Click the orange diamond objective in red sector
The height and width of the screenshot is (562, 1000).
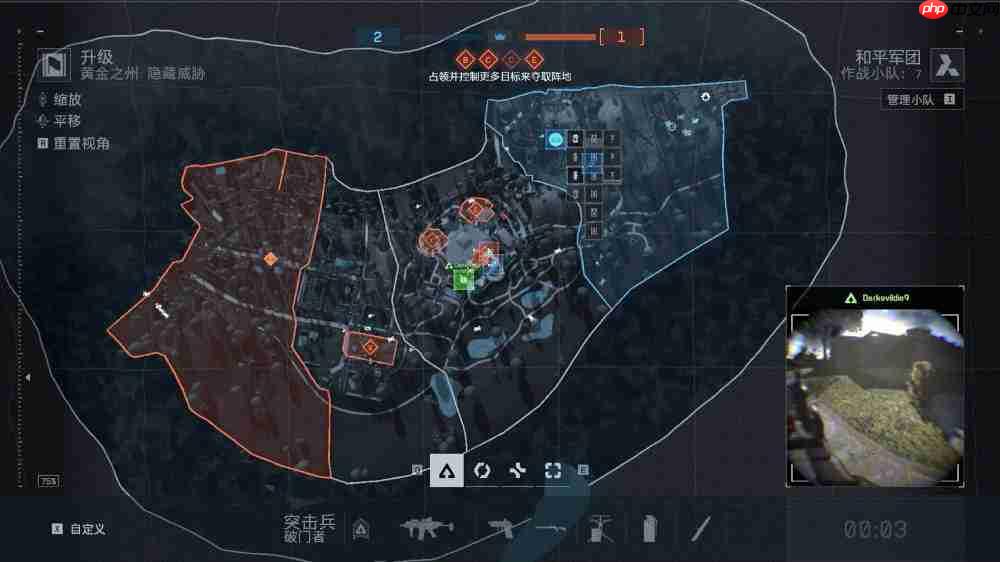tap(270, 259)
